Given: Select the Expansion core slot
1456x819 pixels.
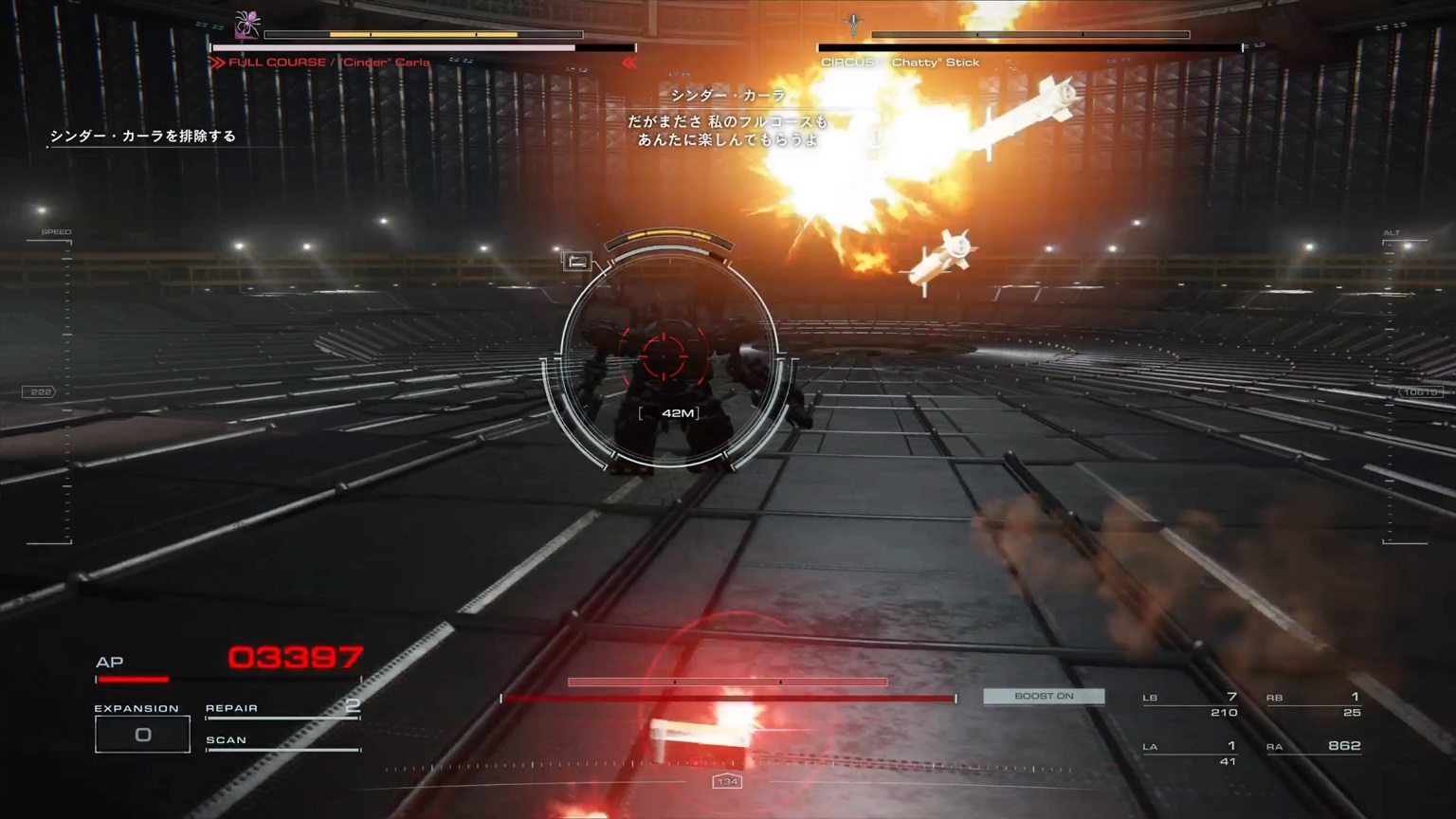Looking at the screenshot, I should coord(142,735).
